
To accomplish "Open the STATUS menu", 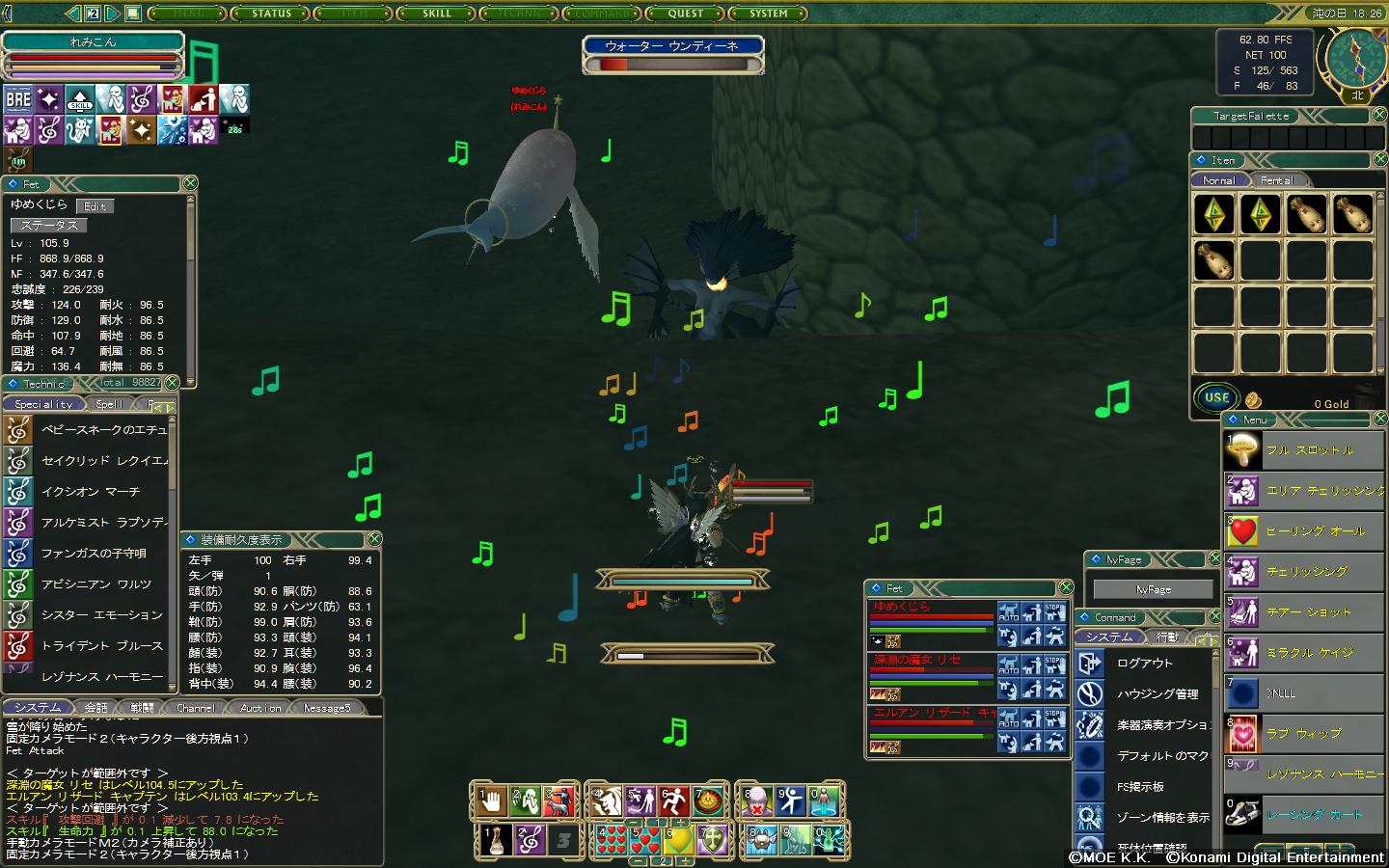I will (271, 14).
